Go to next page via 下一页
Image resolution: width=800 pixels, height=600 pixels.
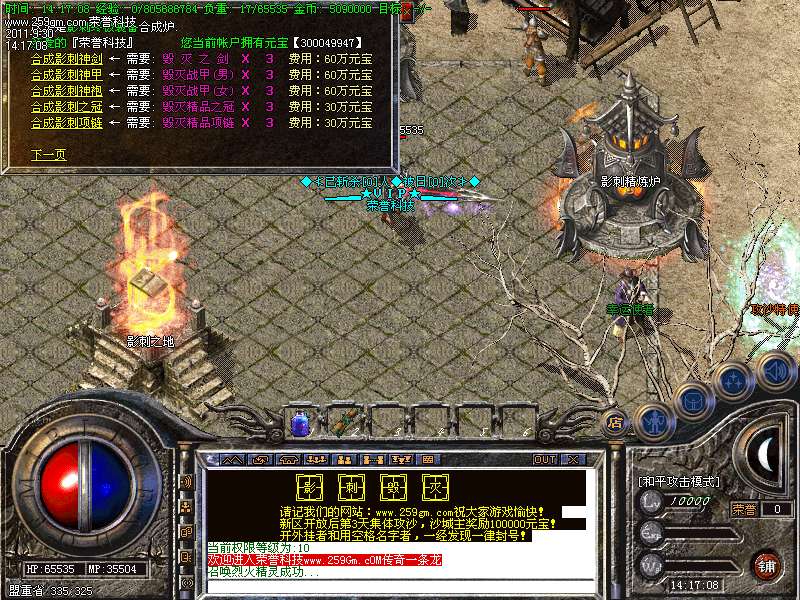[48, 155]
